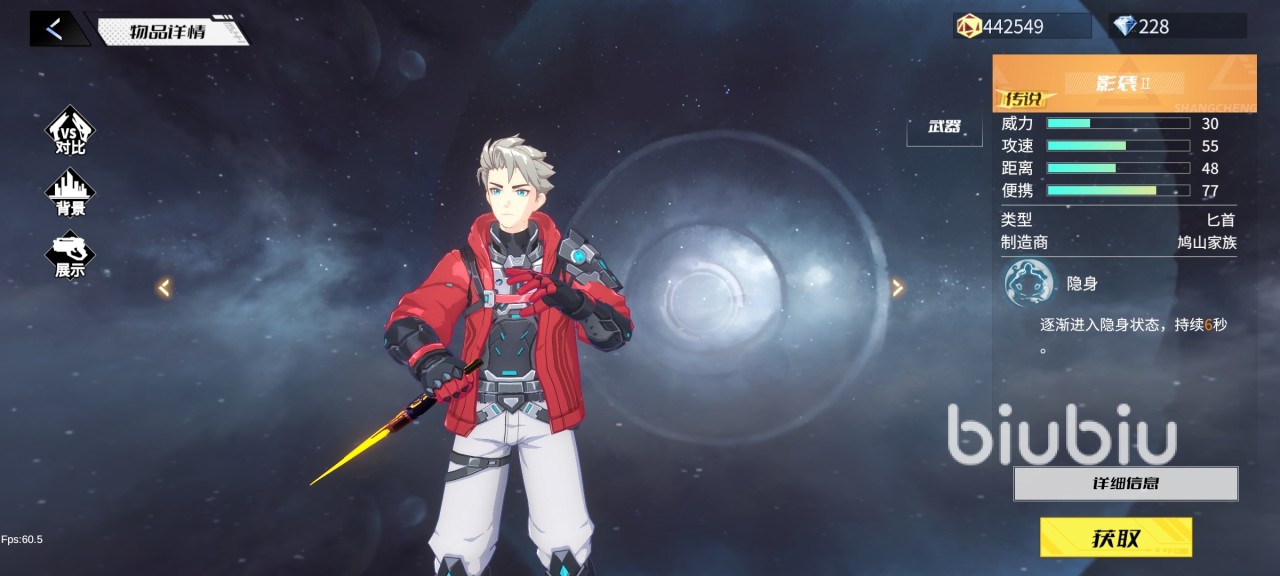Change the 背景 background

coord(70,192)
